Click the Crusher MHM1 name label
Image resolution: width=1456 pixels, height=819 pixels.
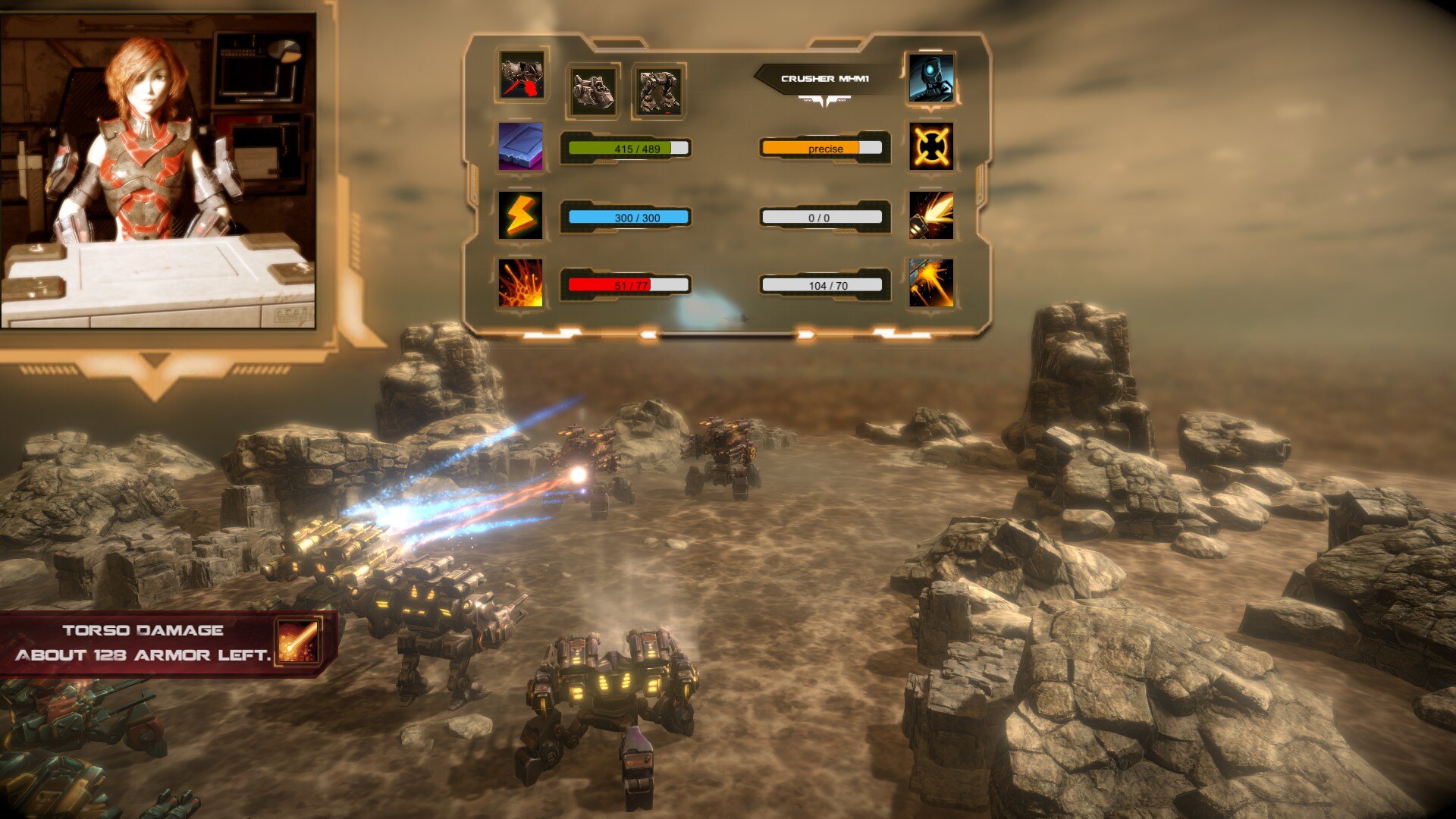[x=825, y=79]
